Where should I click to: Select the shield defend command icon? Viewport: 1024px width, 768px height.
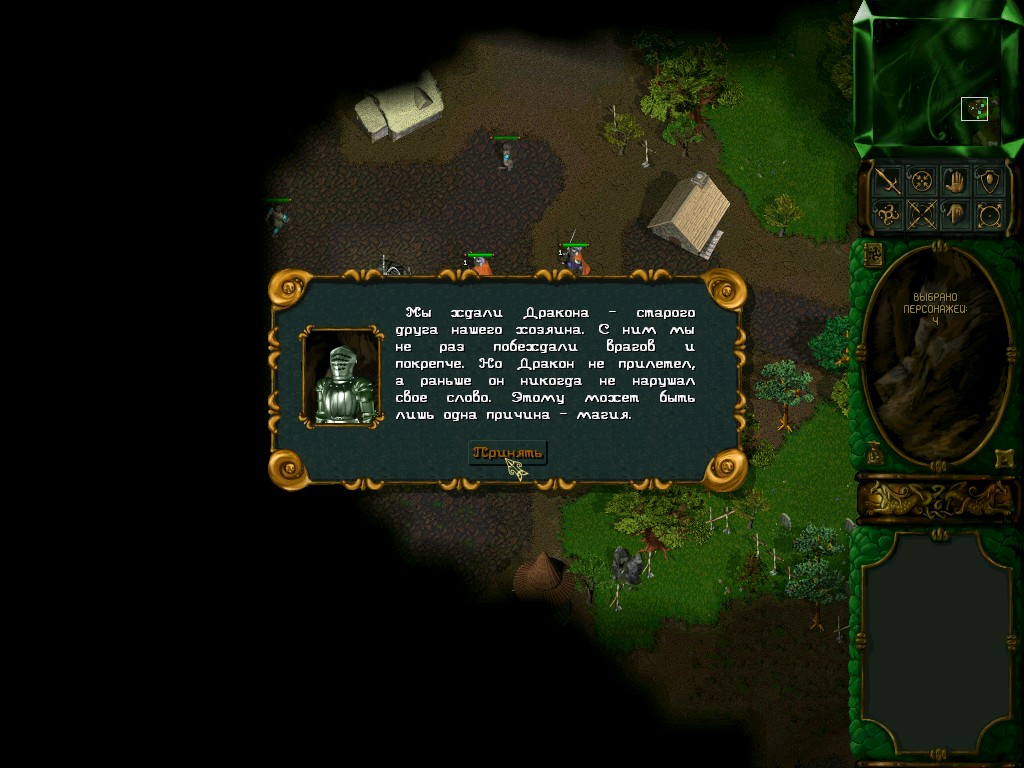point(989,181)
